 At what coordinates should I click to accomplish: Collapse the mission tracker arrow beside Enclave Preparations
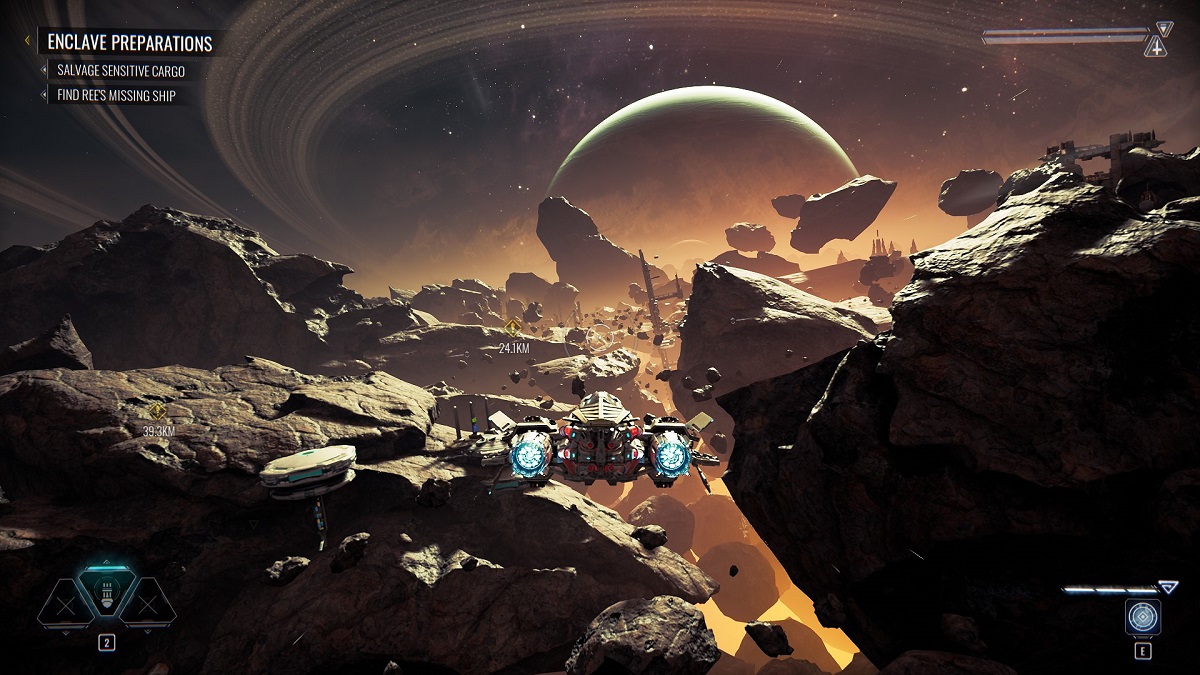[x=28, y=42]
